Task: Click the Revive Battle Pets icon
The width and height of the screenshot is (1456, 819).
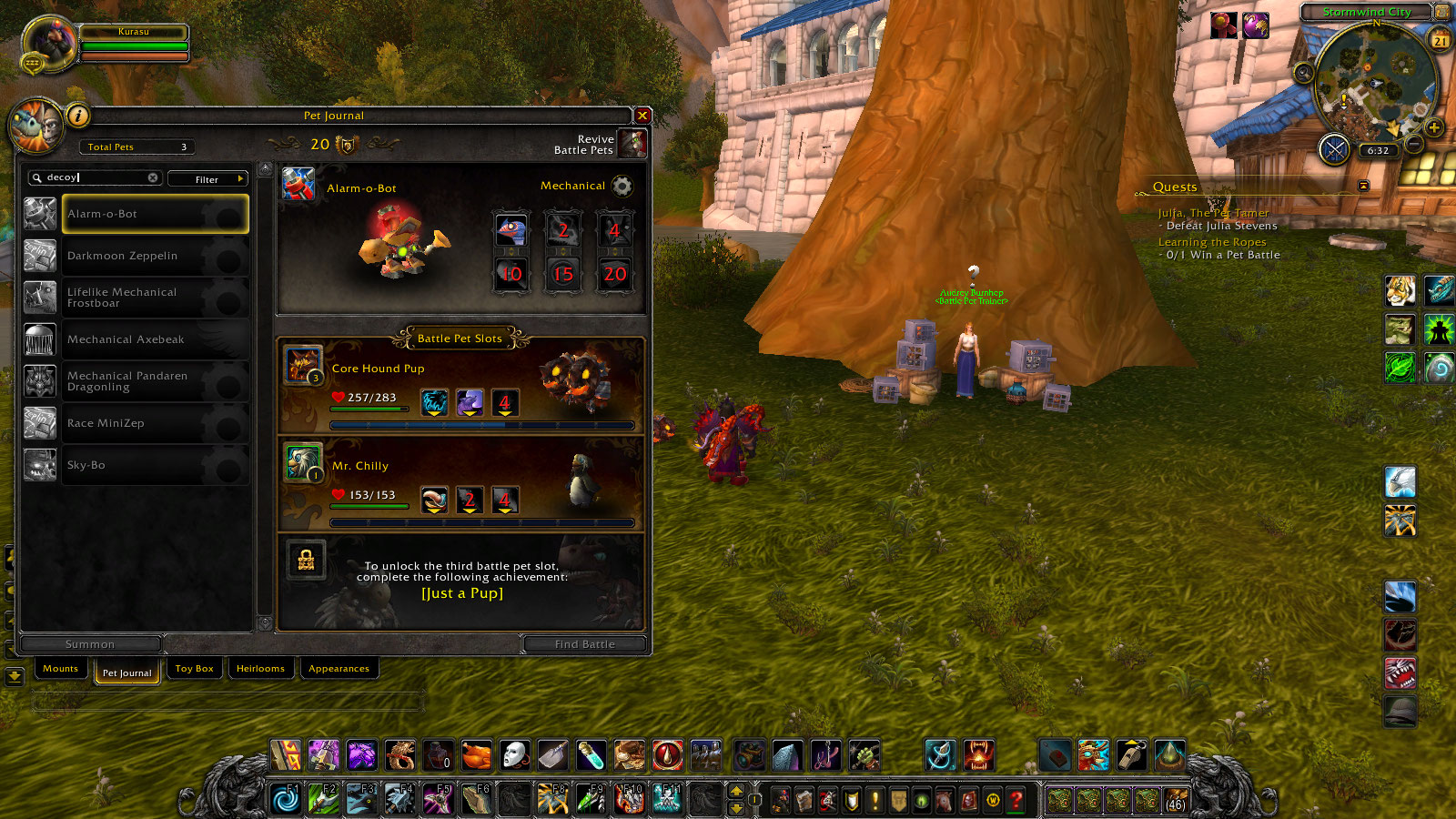Action: 632,144
